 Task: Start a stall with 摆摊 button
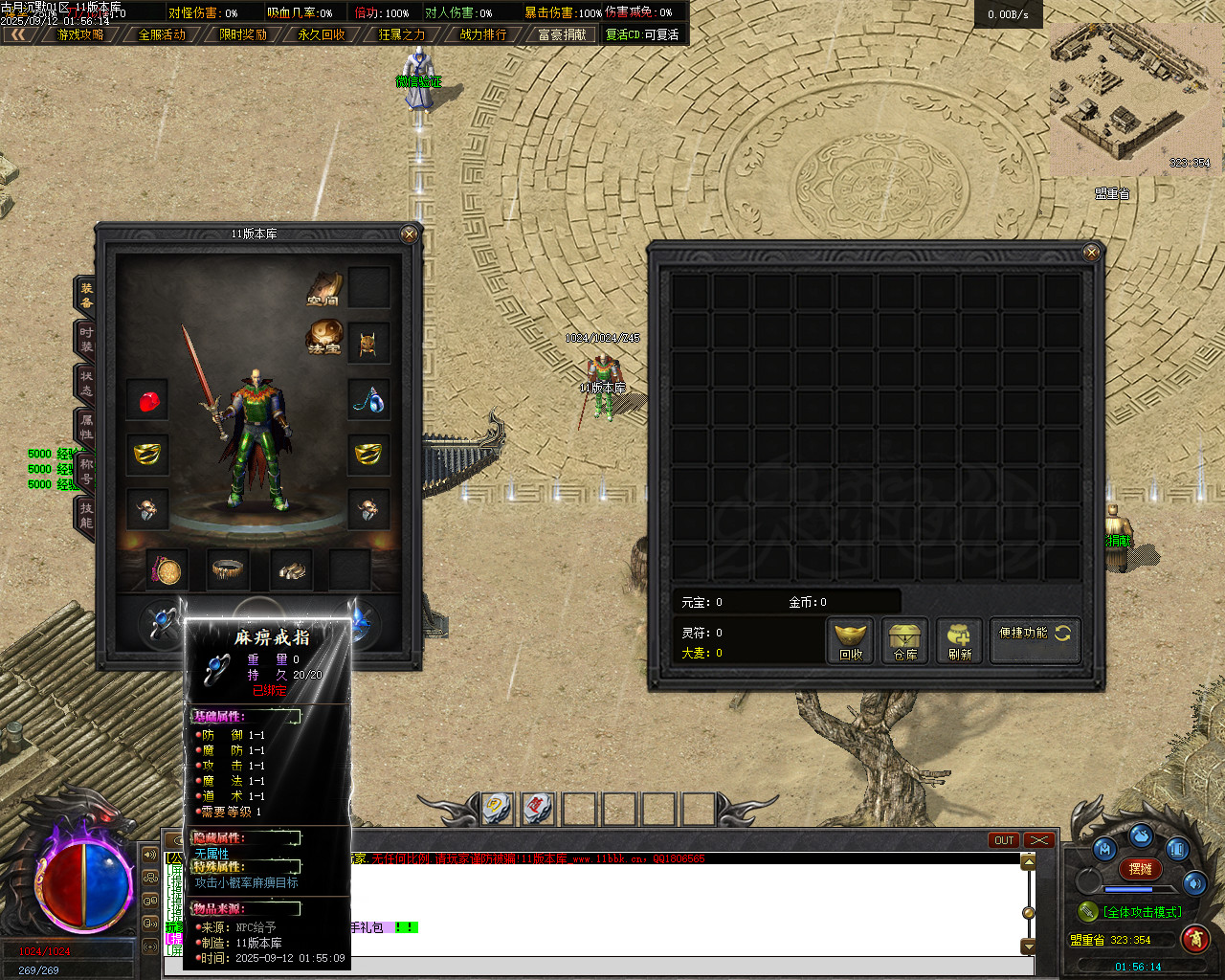click(x=1140, y=869)
